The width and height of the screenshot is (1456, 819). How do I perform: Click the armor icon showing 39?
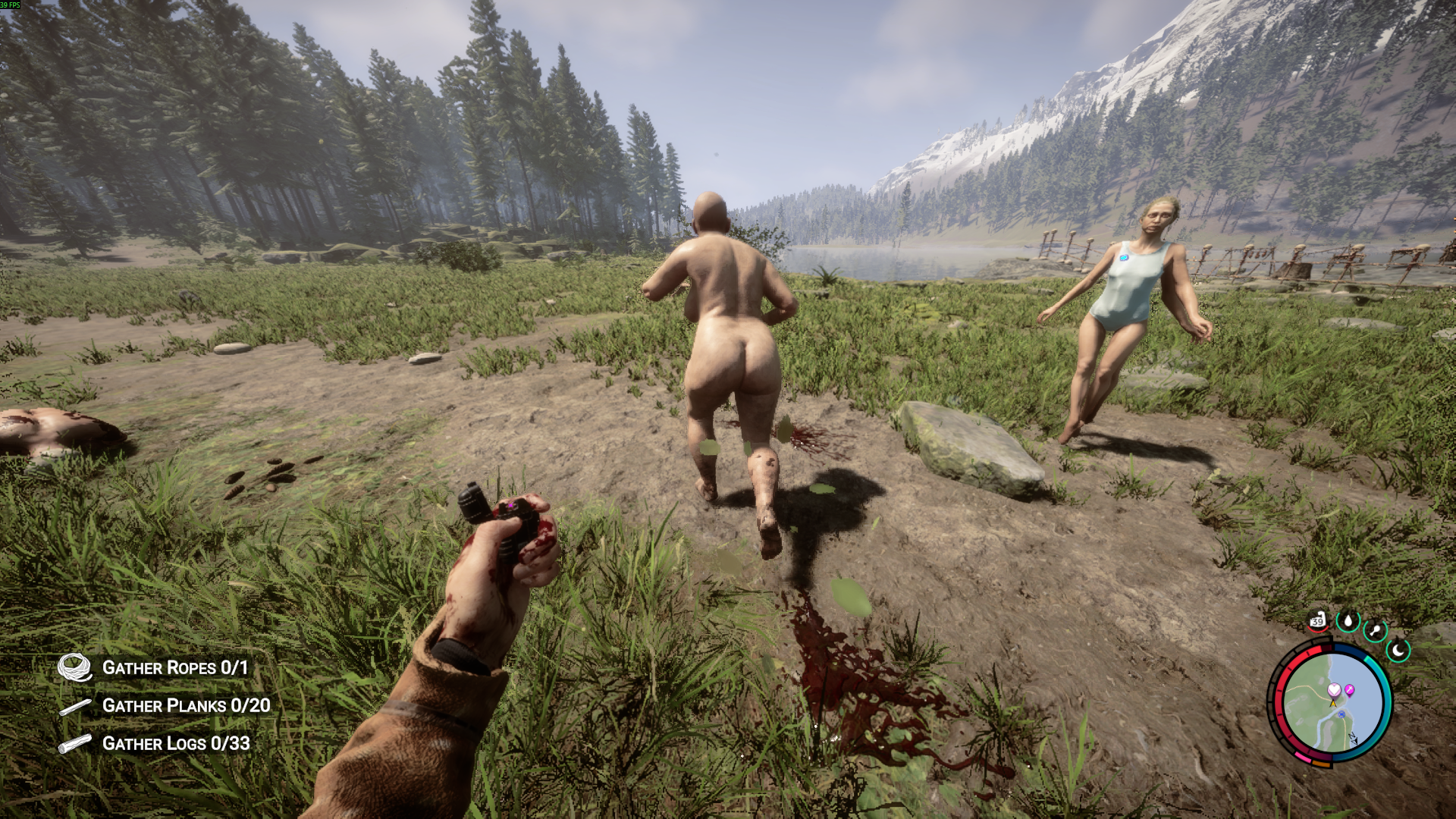(1318, 621)
